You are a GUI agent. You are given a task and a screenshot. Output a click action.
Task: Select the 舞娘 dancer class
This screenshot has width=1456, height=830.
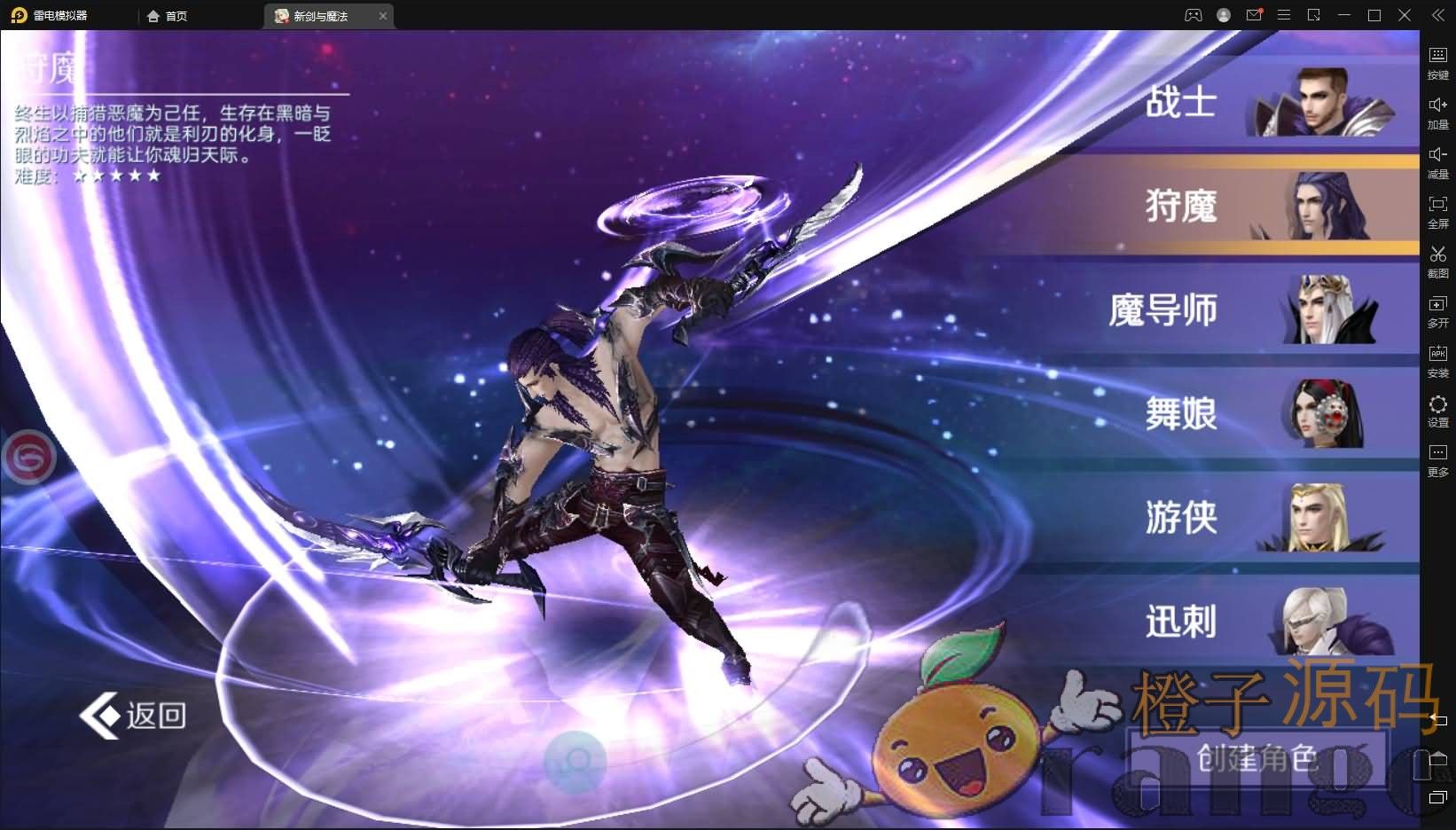click(x=1179, y=414)
